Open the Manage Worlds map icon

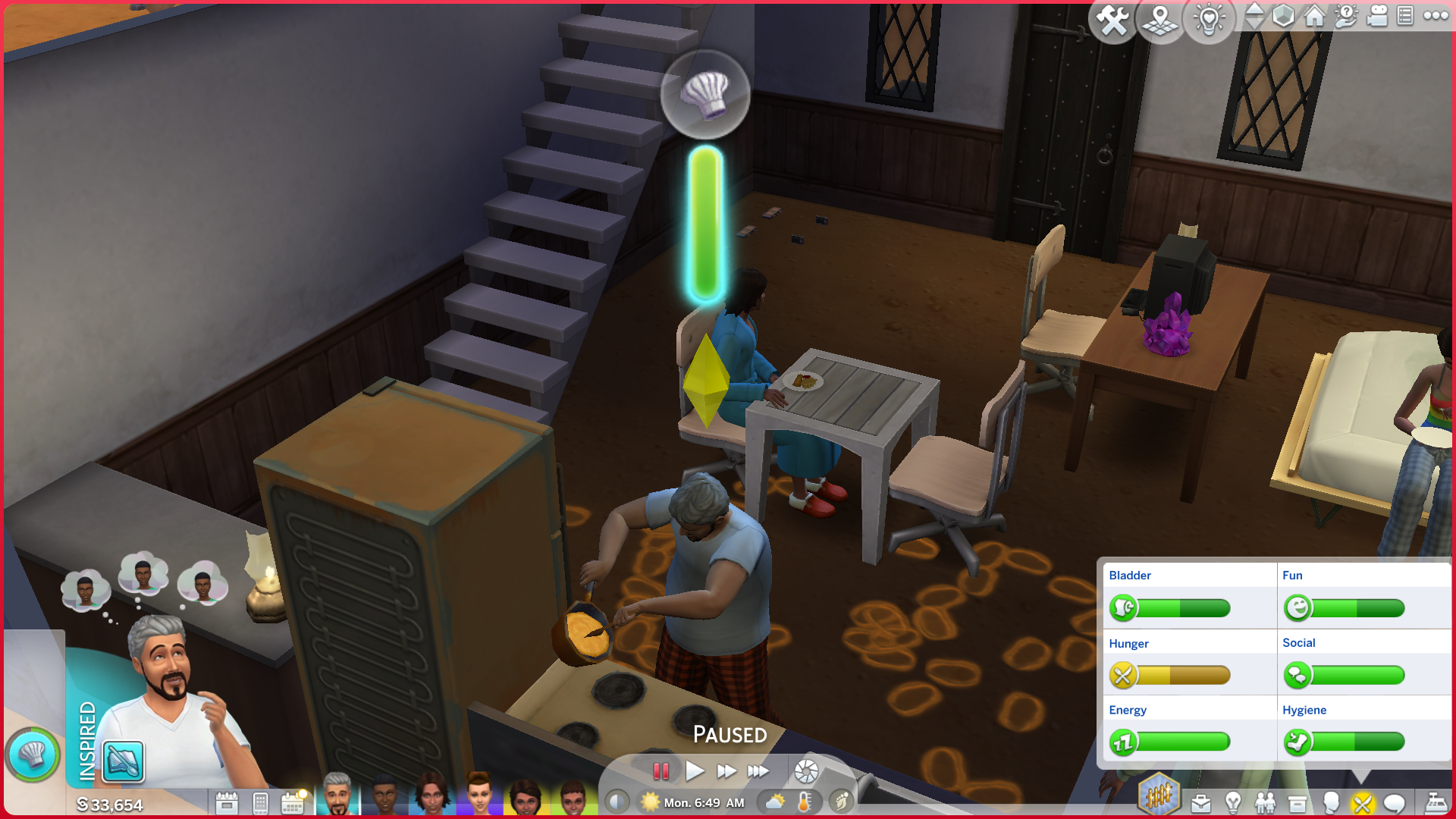point(1160,20)
